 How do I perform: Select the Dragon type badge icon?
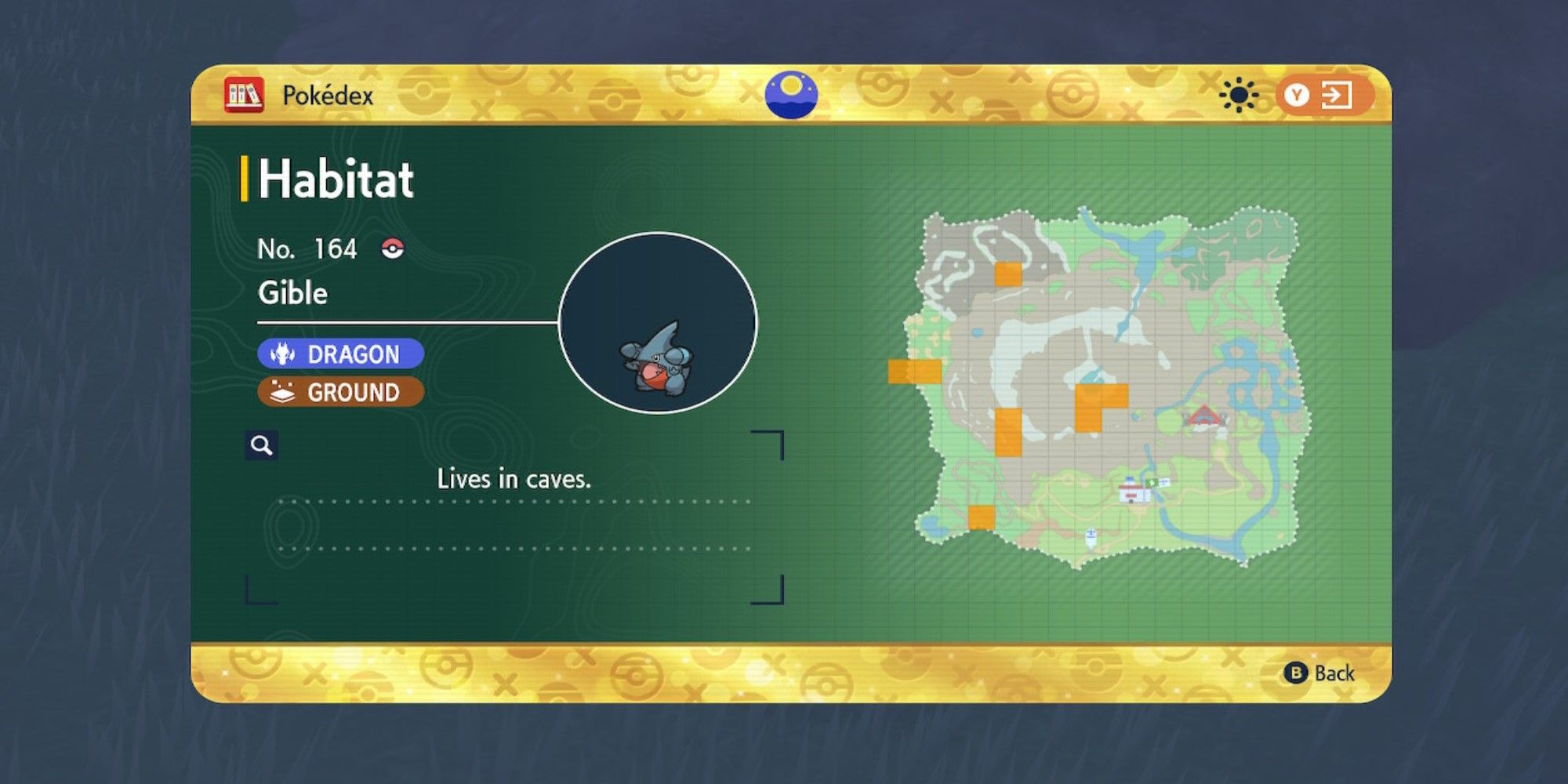[285, 354]
